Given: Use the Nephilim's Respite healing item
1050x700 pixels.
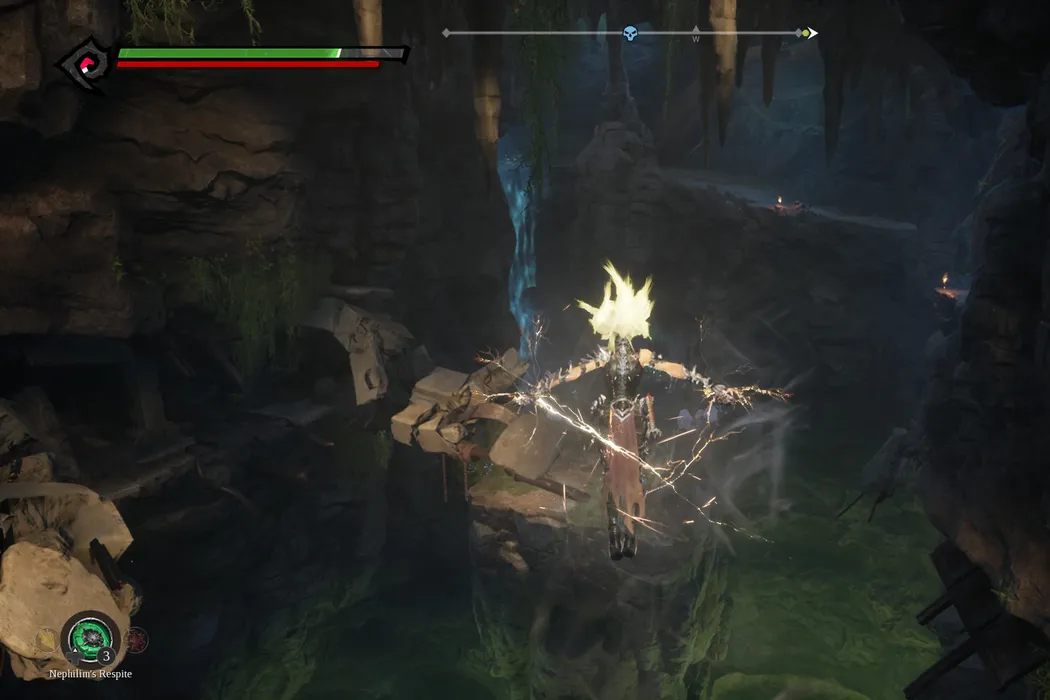Looking at the screenshot, I should click(x=91, y=638).
